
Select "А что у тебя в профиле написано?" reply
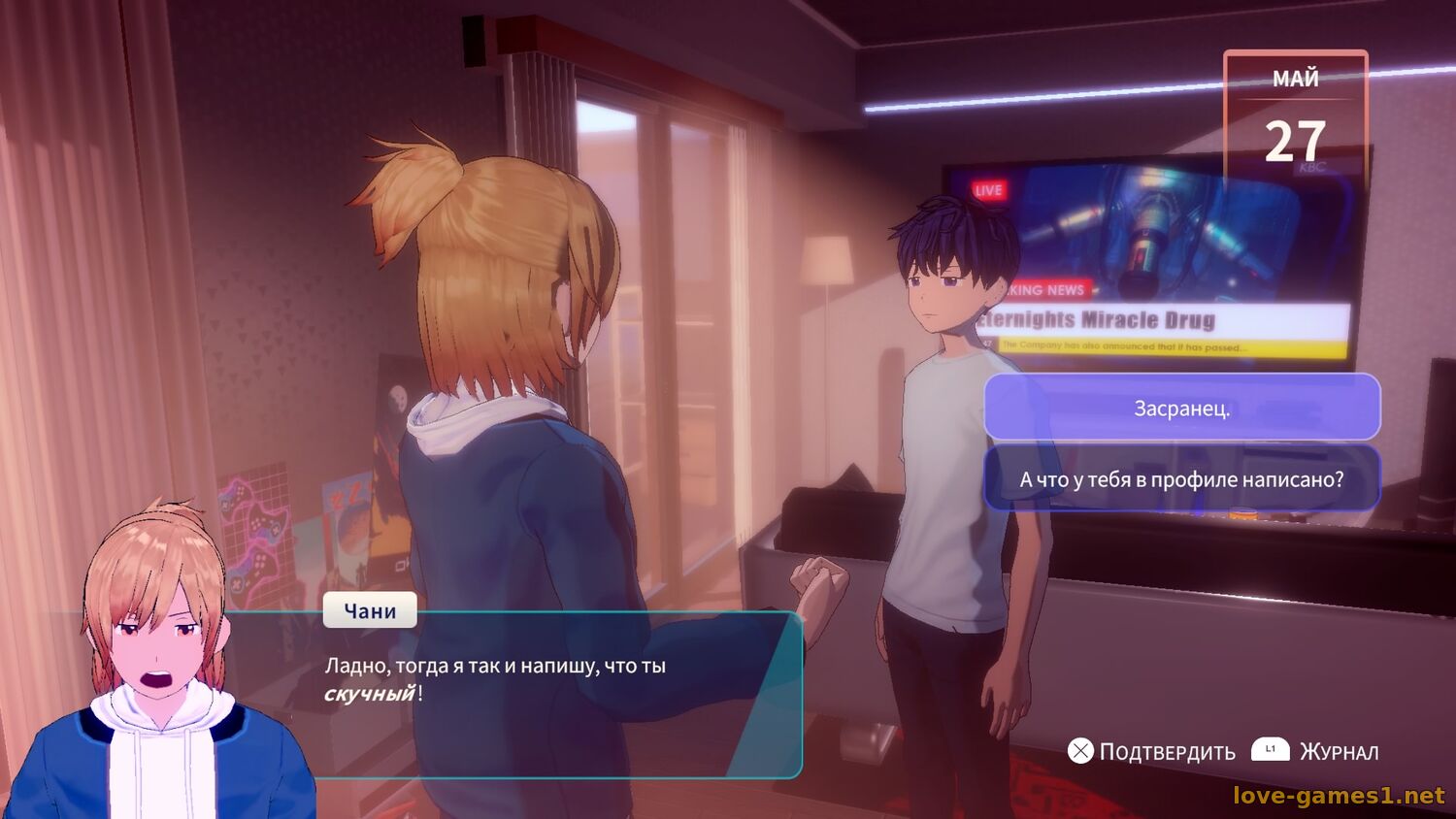[x=1181, y=478]
